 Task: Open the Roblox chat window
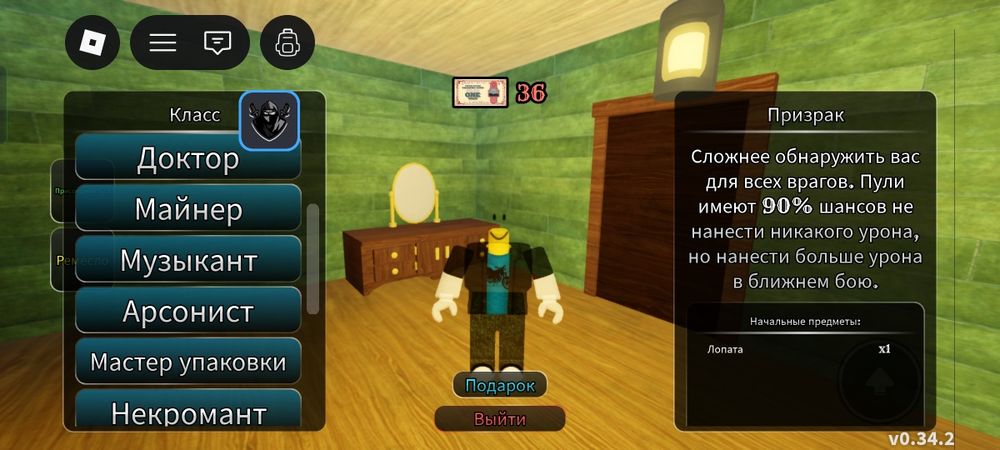tap(217, 42)
